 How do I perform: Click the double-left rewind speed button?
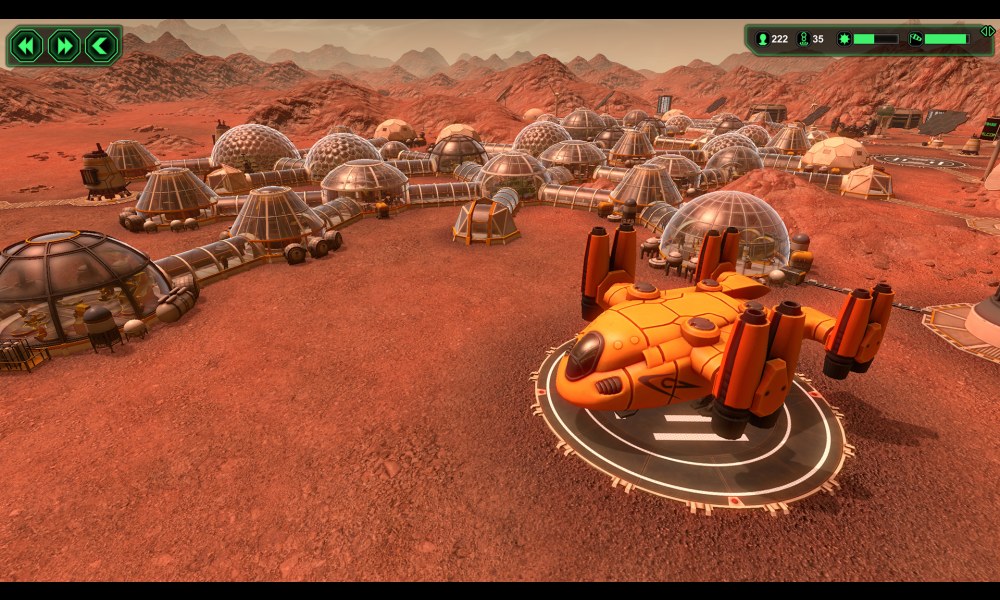27,46
